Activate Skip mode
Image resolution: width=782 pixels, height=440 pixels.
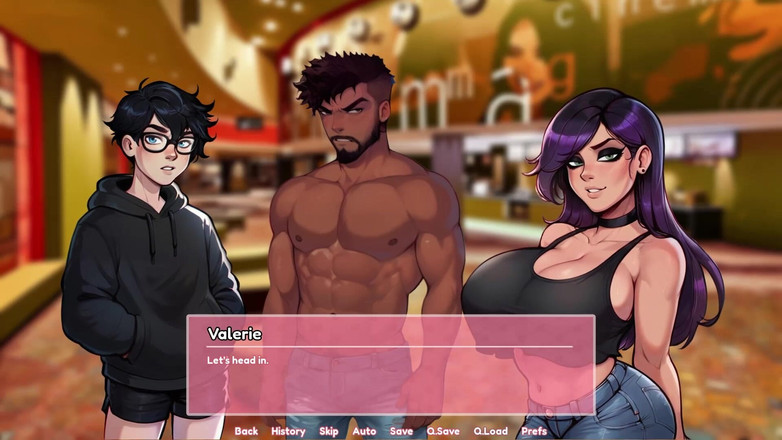click(x=329, y=431)
